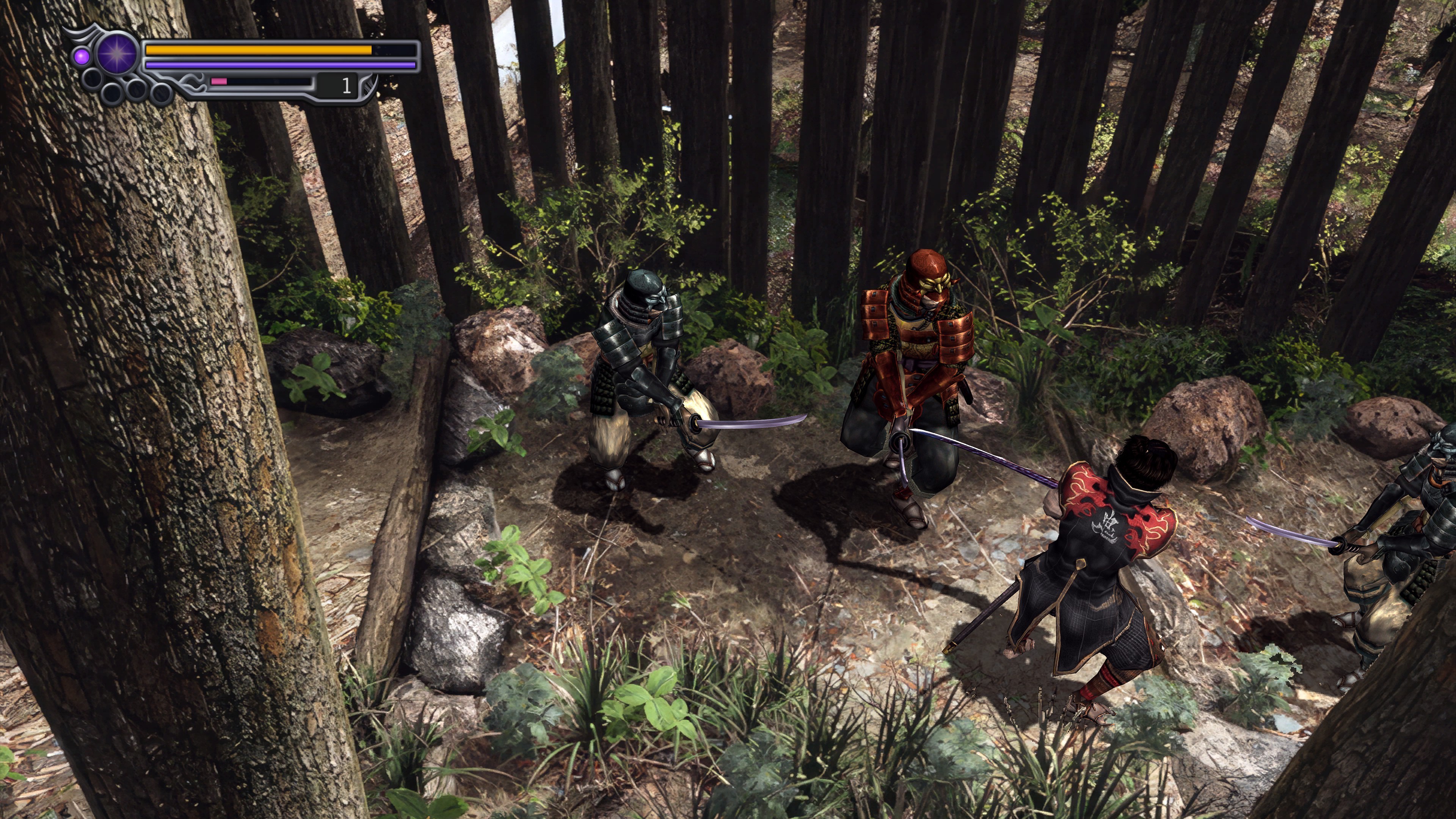The image size is (1456, 819).
Task: Click the small purple orb beside the gauge
Action: 82,56
